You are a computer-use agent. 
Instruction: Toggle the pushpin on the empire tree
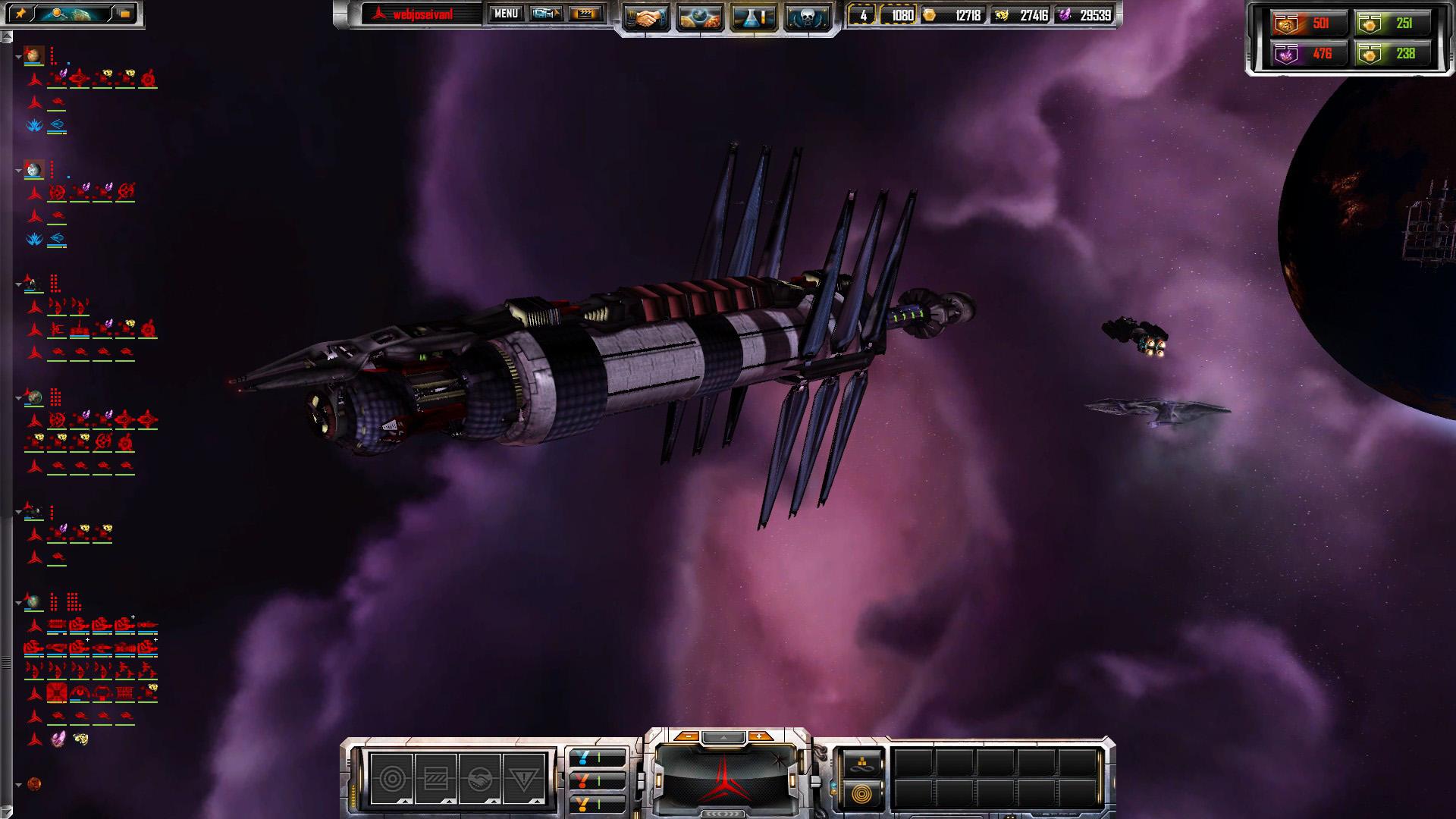pos(20,14)
